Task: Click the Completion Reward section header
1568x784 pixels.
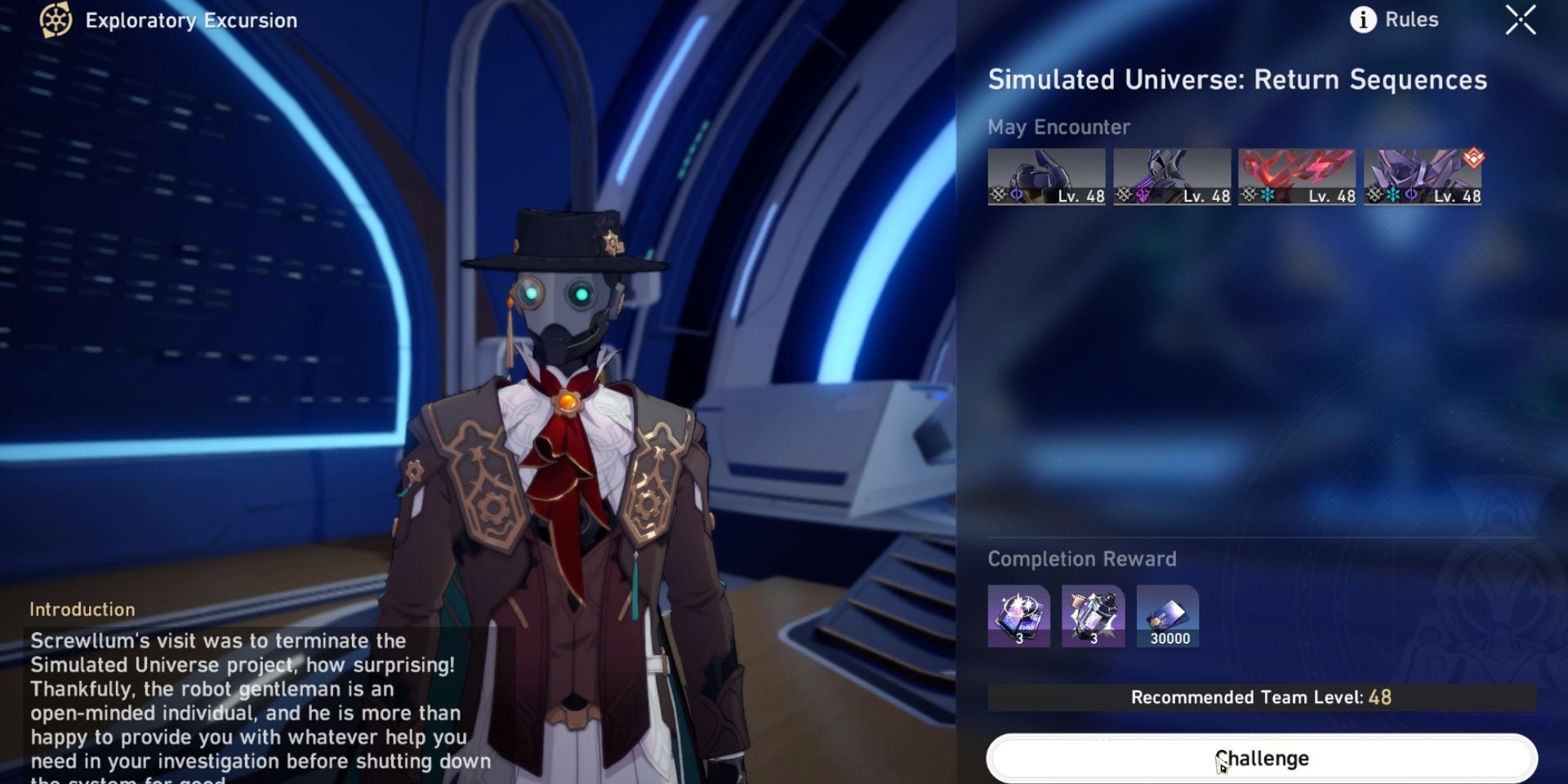Action: (x=1081, y=559)
